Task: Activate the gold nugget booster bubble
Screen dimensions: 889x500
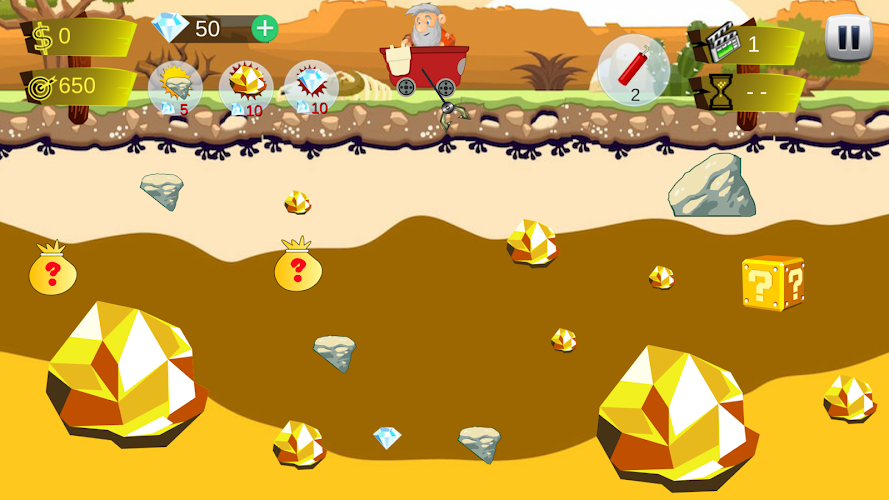Action: click(245, 88)
